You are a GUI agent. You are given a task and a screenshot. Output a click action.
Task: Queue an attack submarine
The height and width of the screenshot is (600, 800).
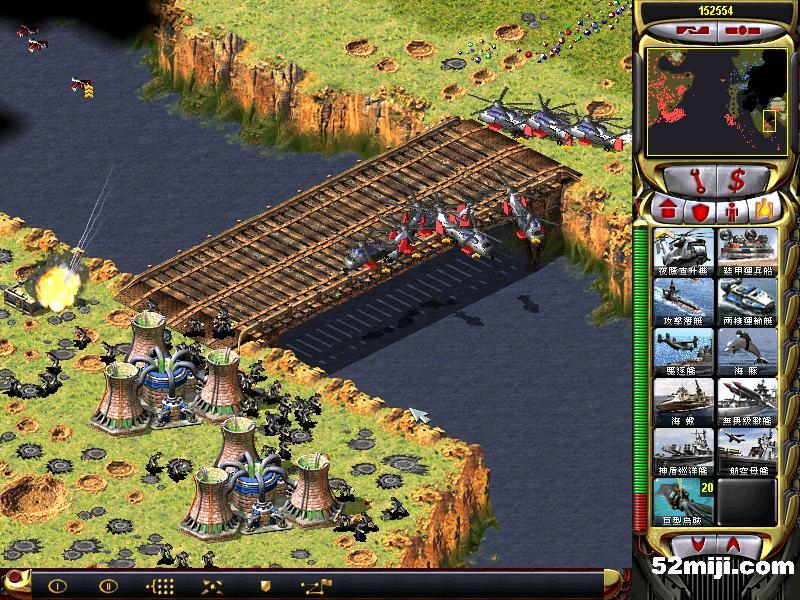pos(684,300)
